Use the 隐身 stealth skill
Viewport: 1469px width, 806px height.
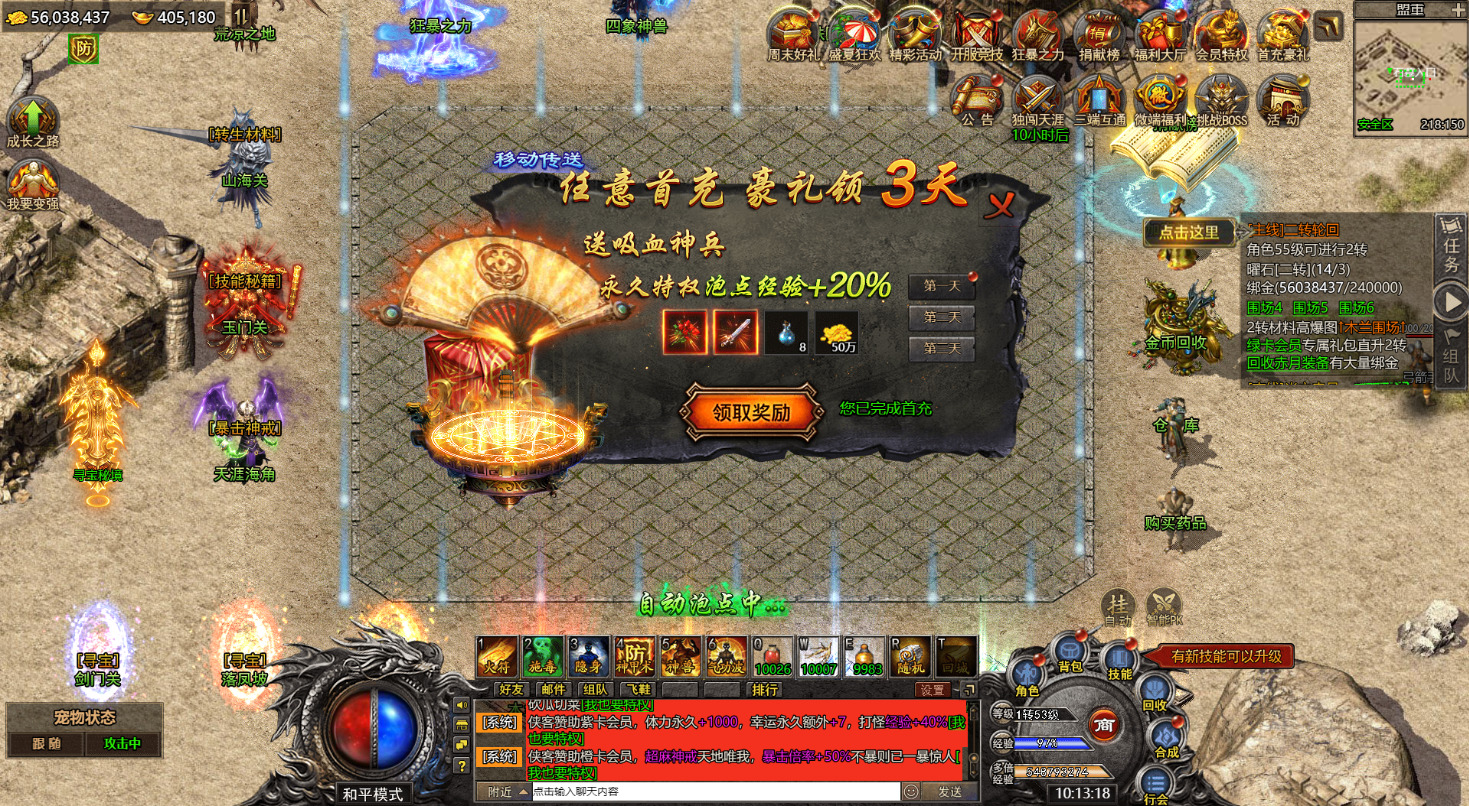(588, 656)
